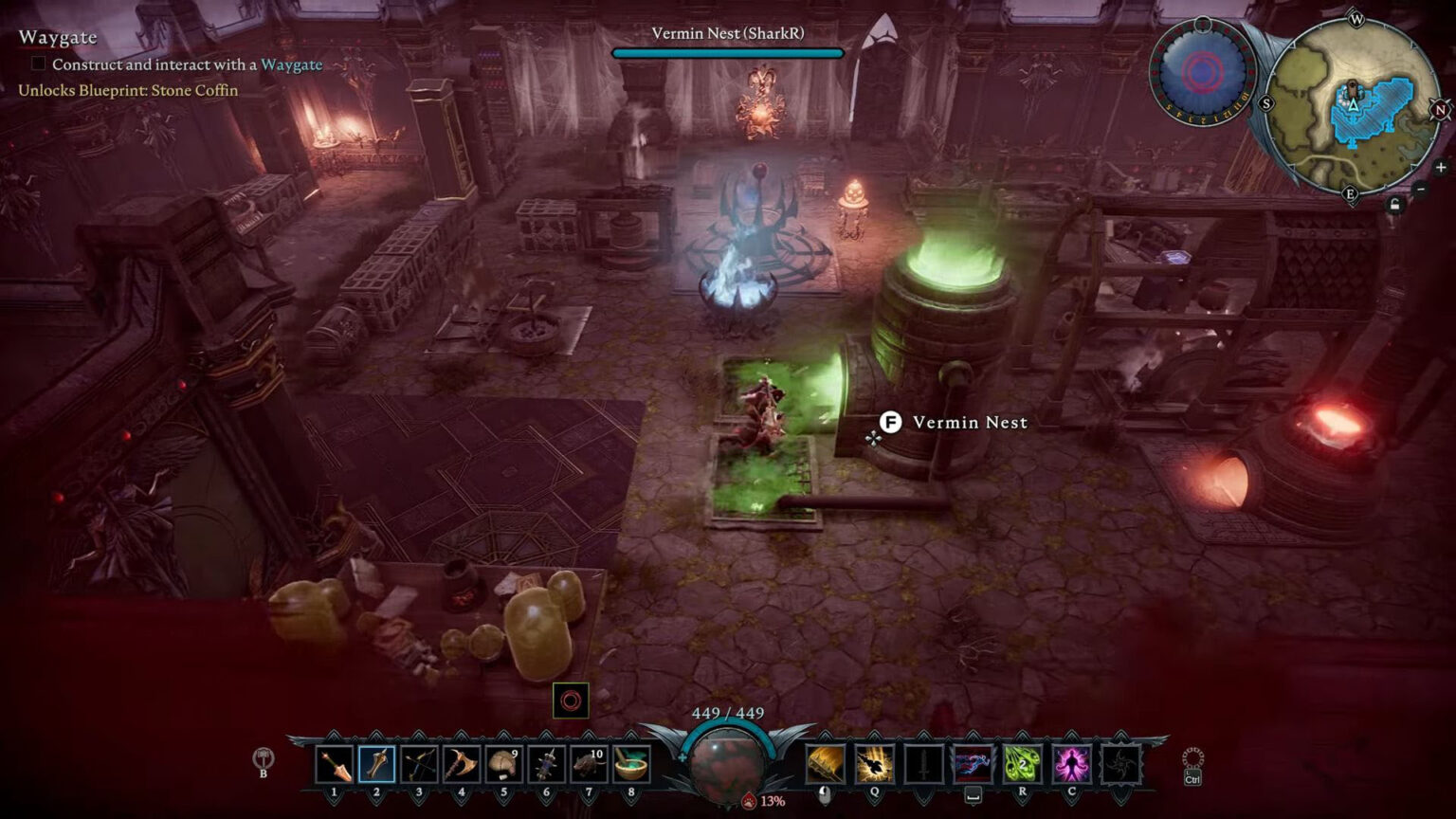Viewport: 1456px width, 819px height.
Task: Trigger the green ultimate skill bound to R
Action: (1023, 763)
